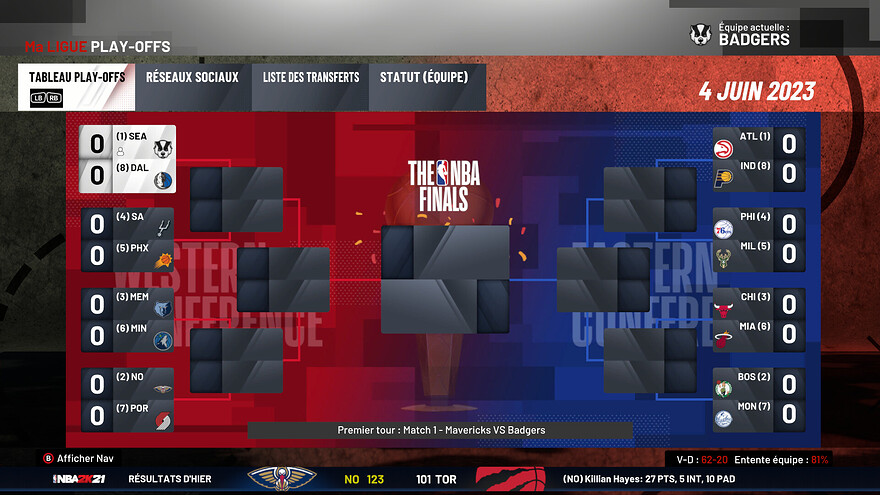
Task: Select the SEA vs DAL matchup
Action: pyautogui.click(x=128, y=159)
